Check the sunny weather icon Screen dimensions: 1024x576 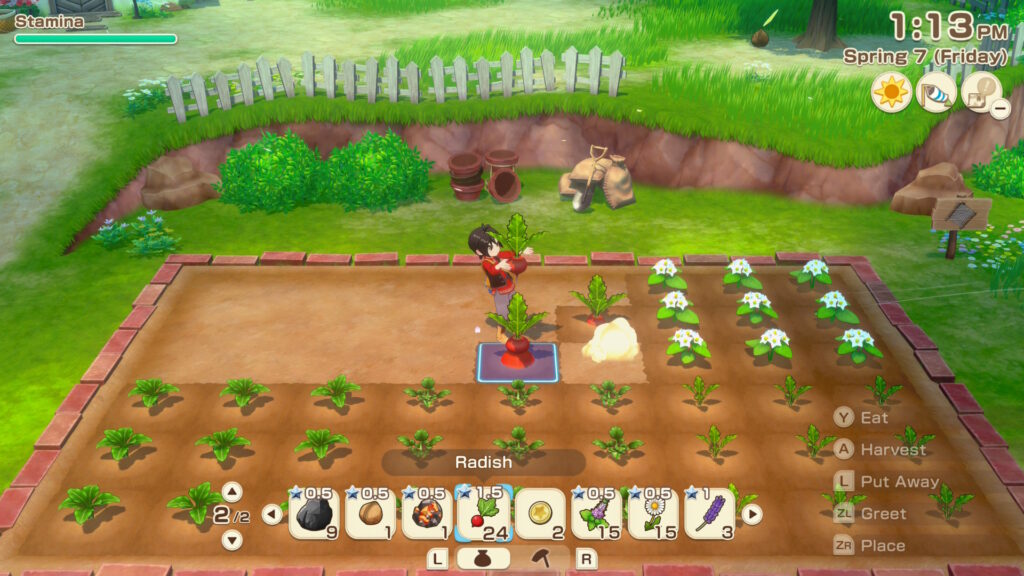(890, 92)
